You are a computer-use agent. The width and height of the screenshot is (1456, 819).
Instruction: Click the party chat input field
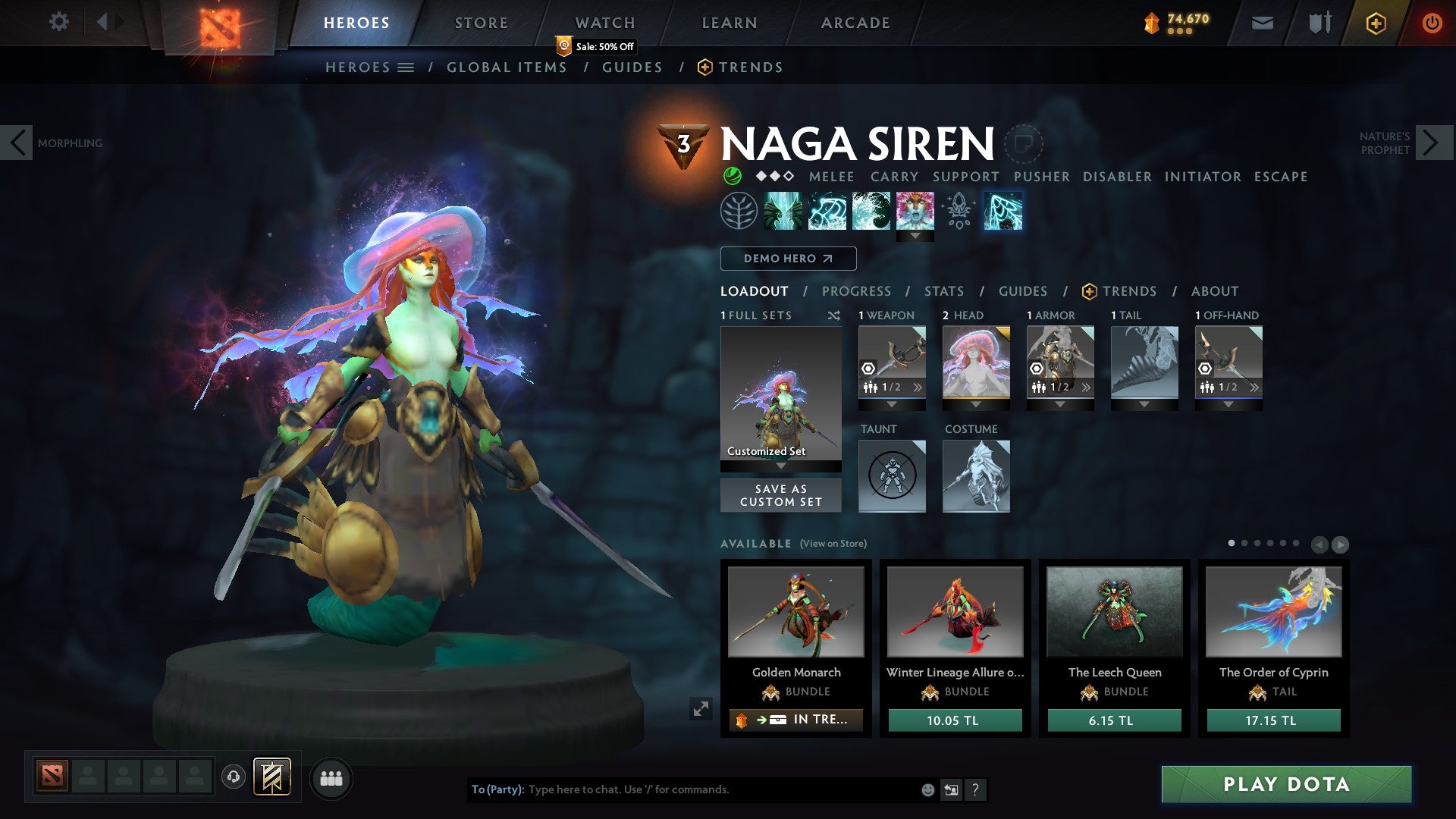[720, 789]
